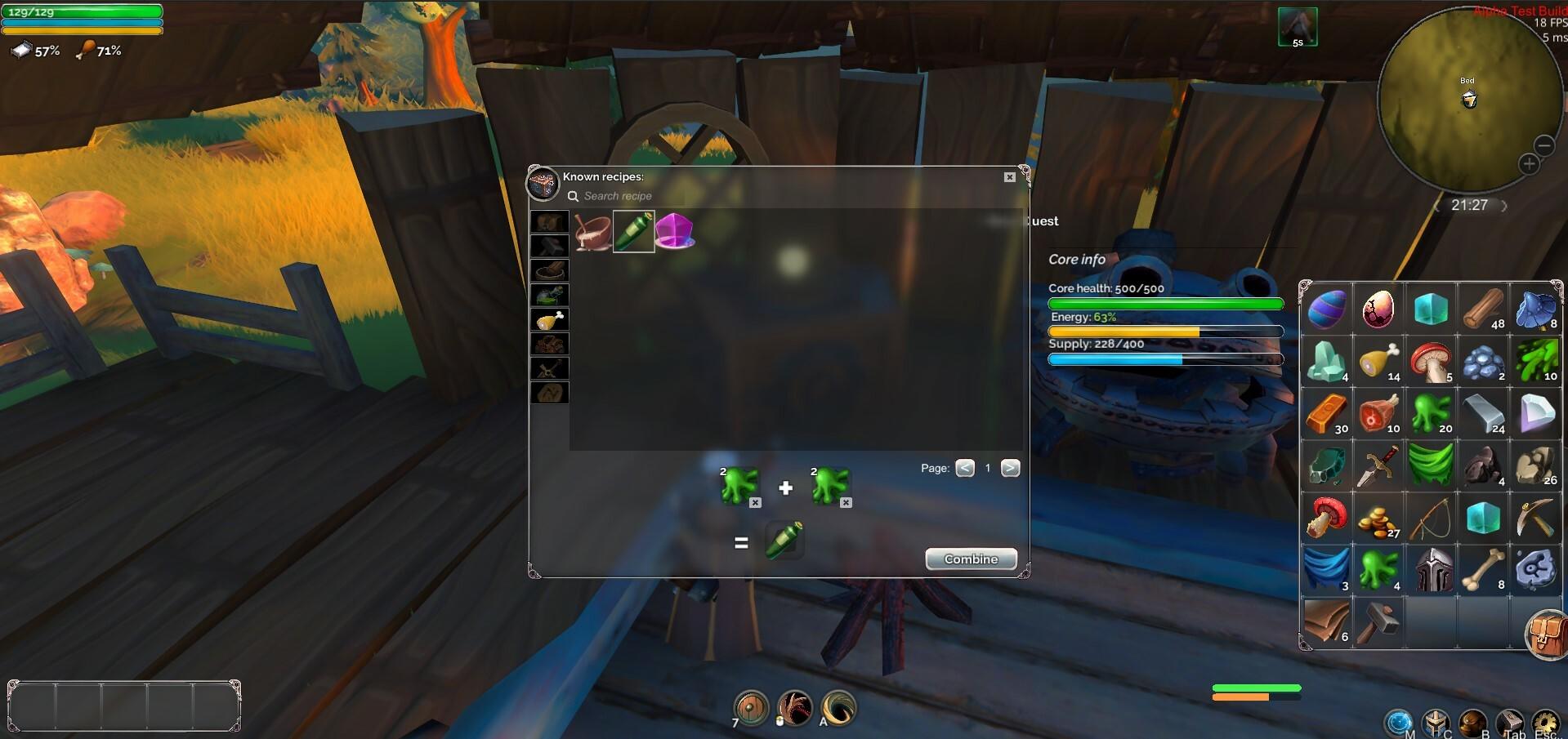The height and width of the screenshot is (739, 1568).
Task: Zoom in on the minimap
Action: point(1528,163)
